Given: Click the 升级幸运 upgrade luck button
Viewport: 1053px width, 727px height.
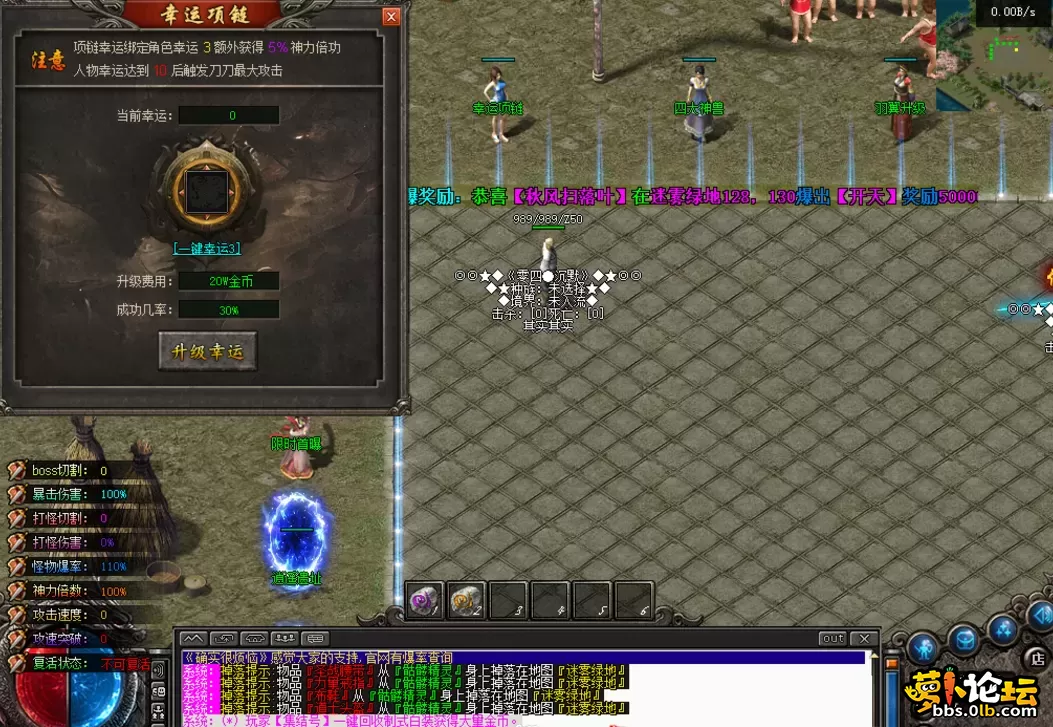Looking at the screenshot, I should point(207,351).
